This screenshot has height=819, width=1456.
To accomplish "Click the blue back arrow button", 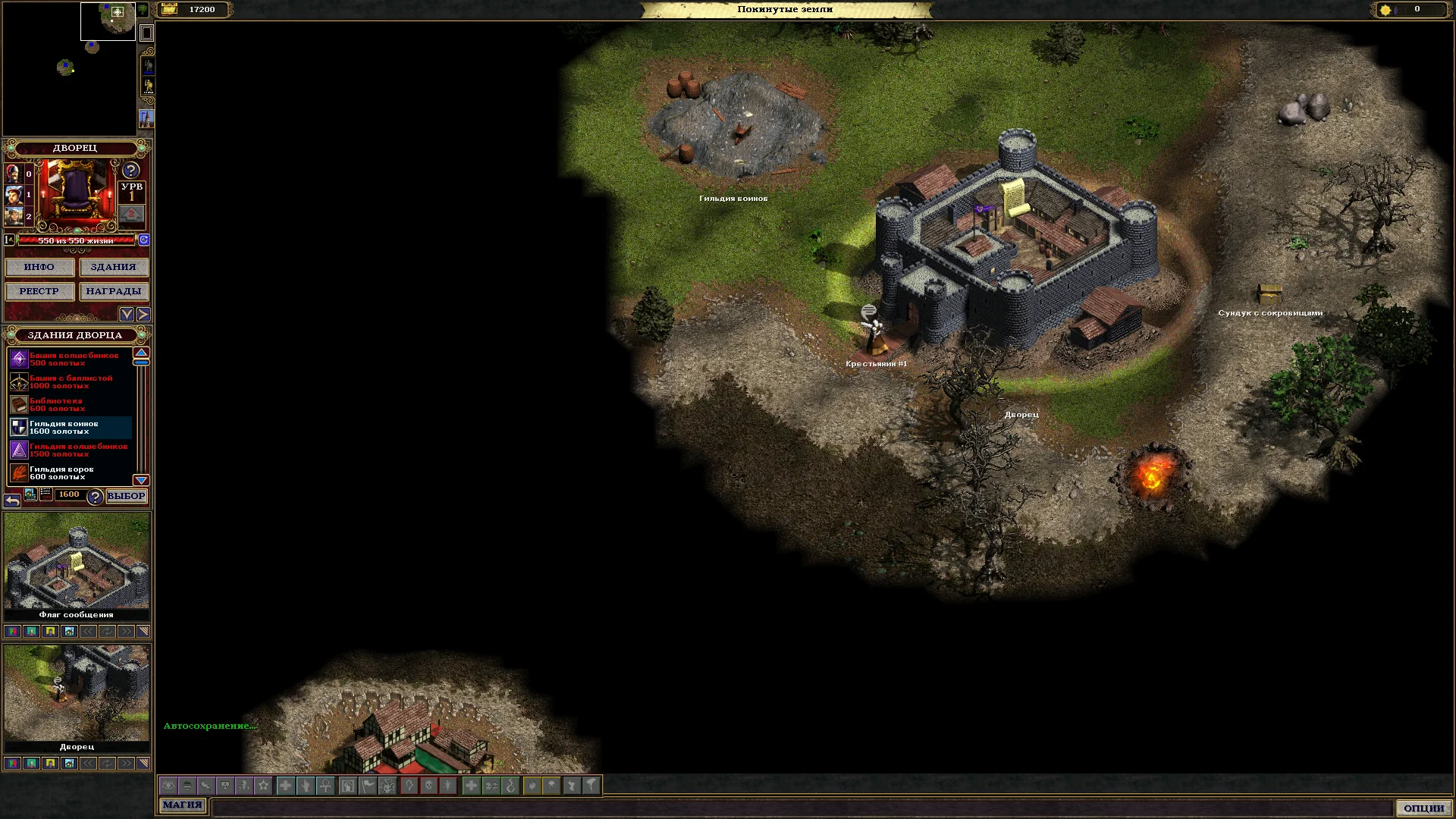I will pyautogui.click(x=12, y=500).
